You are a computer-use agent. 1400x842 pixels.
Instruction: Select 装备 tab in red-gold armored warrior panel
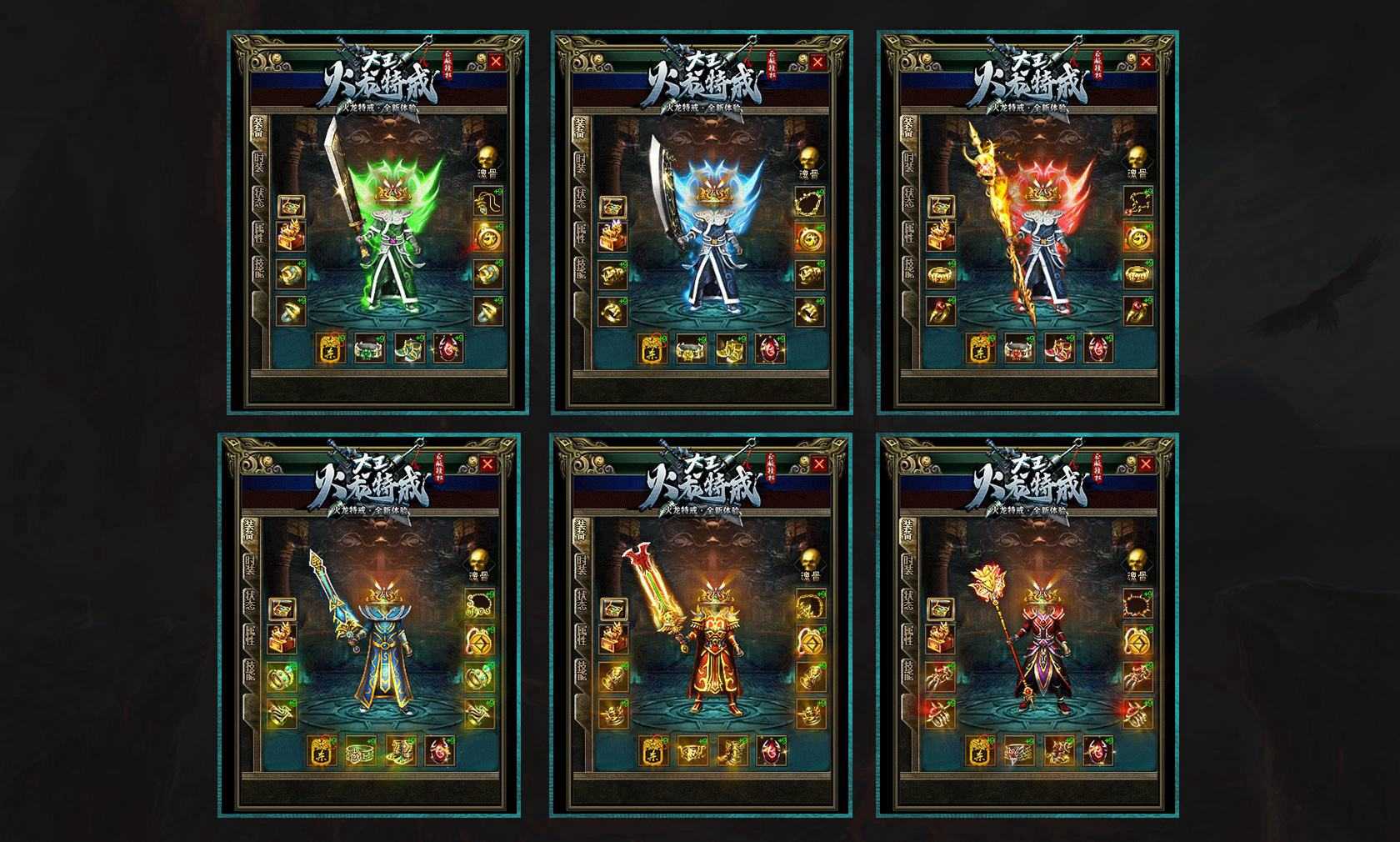click(580, 530)
